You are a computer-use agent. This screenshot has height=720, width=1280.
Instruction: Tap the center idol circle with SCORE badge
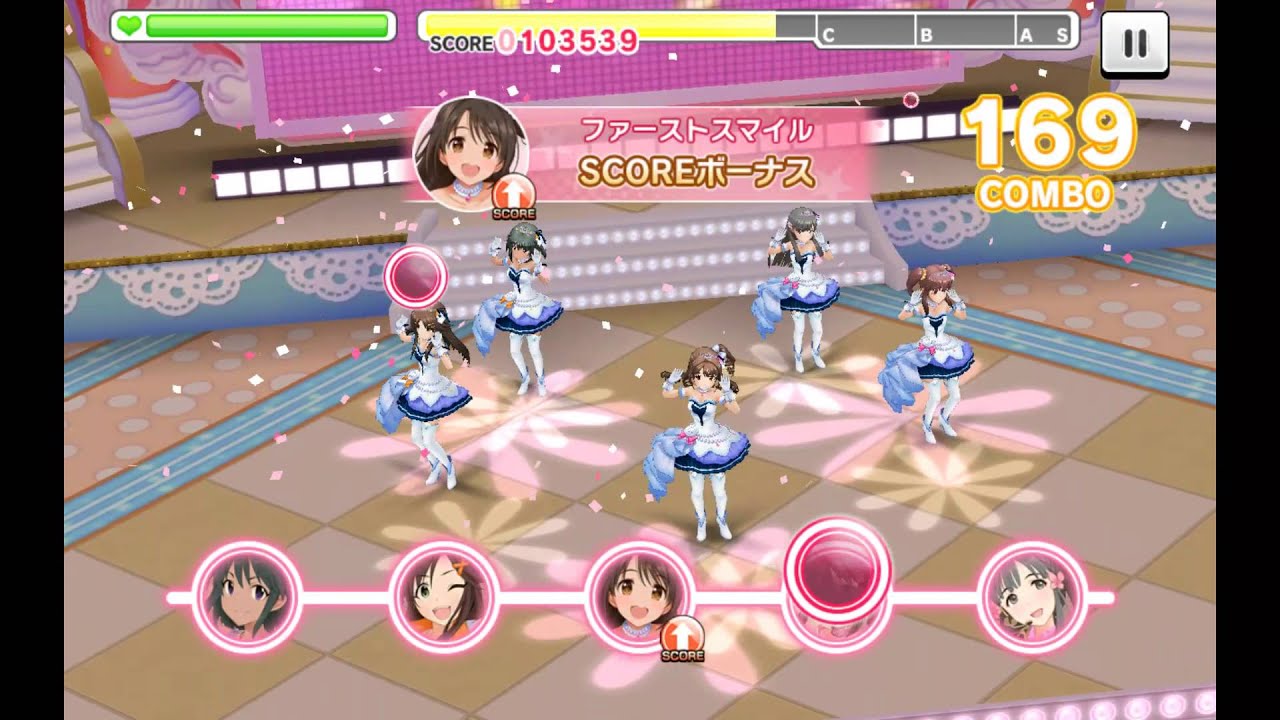pyautogui.click(x=638, y=597)
